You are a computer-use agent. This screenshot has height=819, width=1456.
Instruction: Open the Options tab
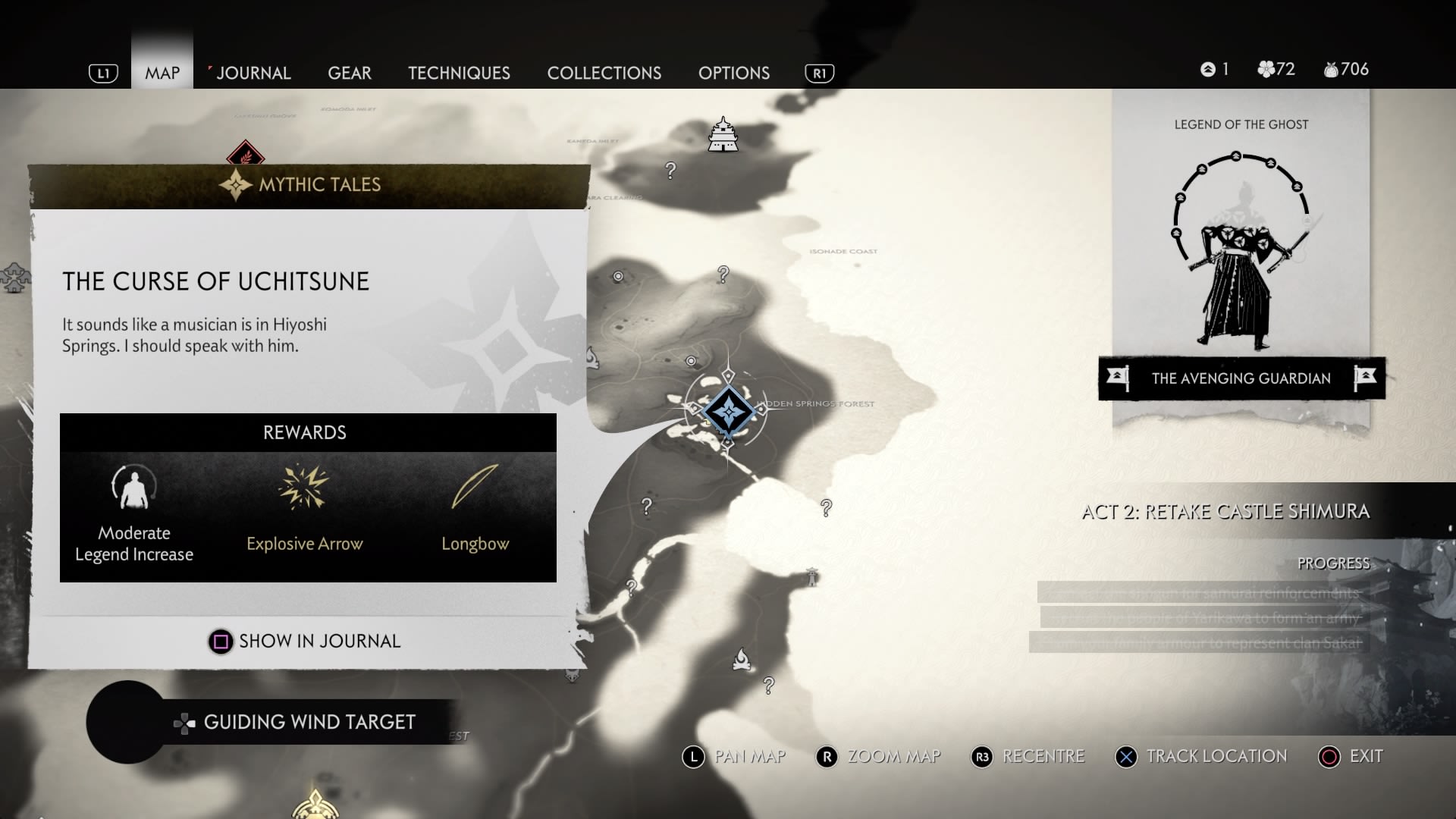tap(733, 73)
